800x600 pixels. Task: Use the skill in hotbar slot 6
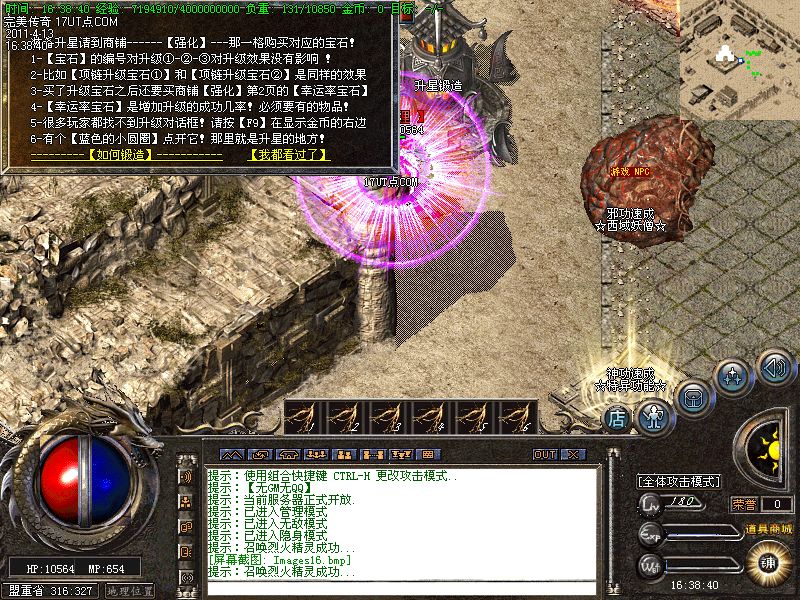point(515,417)
